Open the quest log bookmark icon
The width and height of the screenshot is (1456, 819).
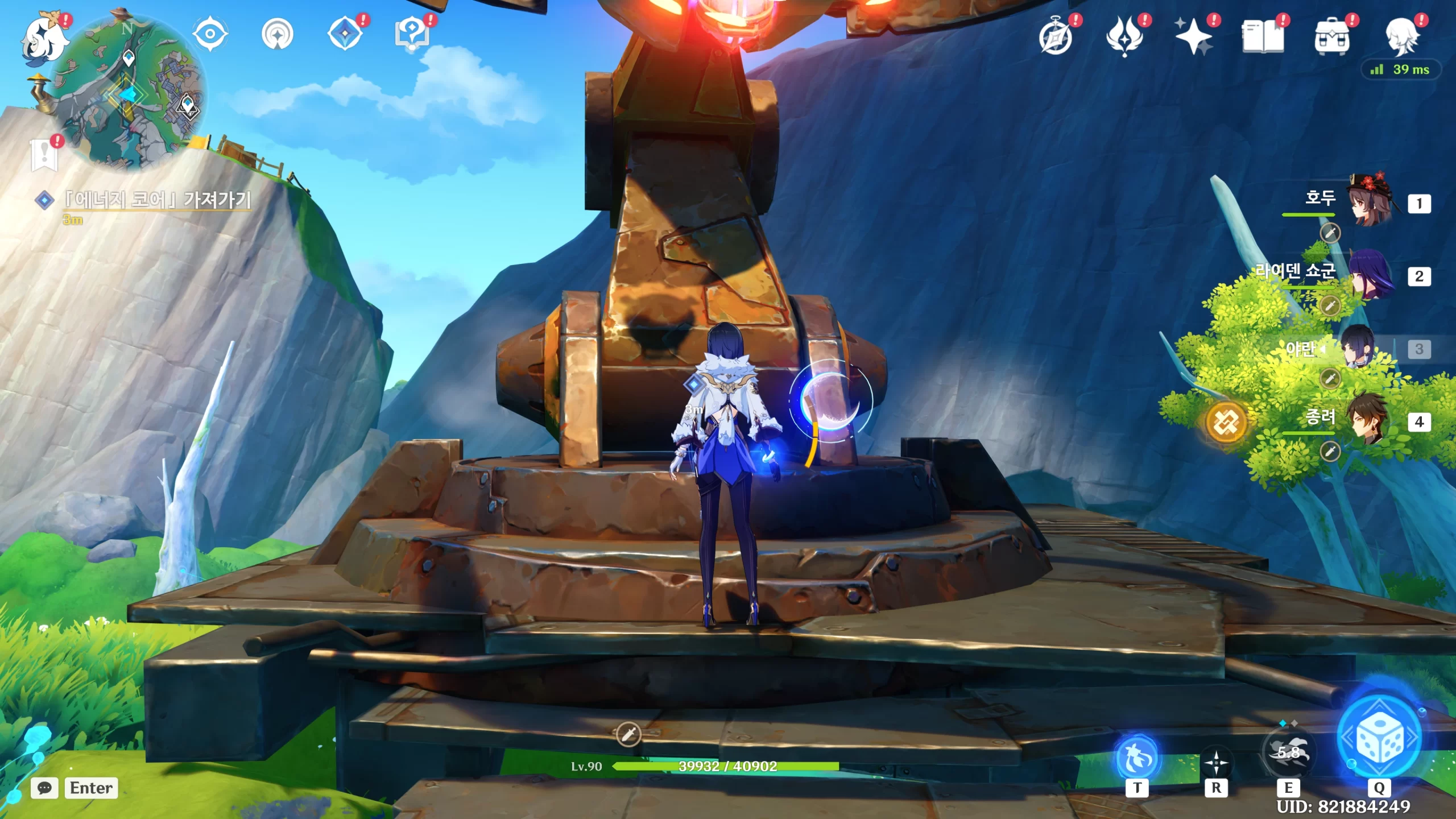point(45,154)
